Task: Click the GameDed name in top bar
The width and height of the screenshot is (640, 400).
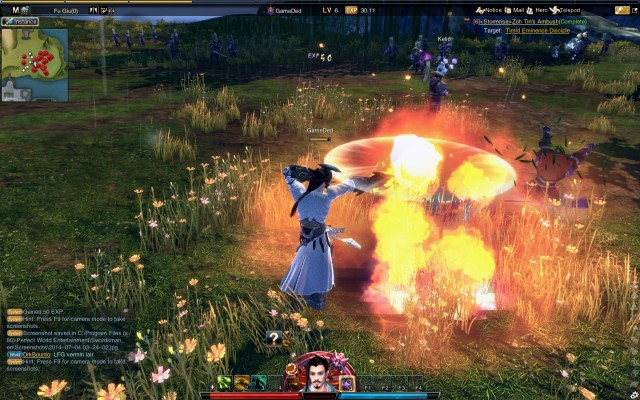Action: 288,10
